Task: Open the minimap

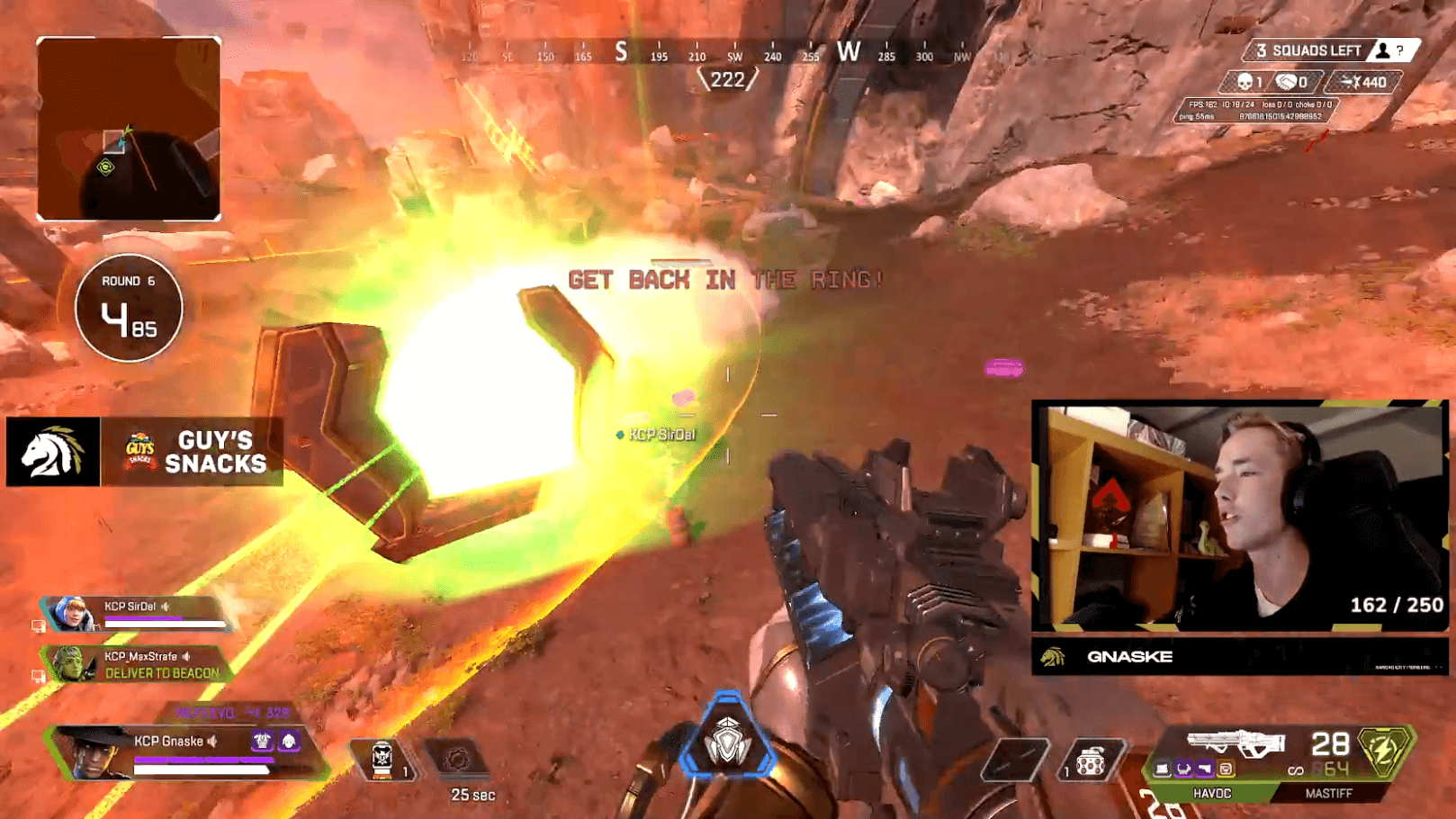Action: [129, 129]
